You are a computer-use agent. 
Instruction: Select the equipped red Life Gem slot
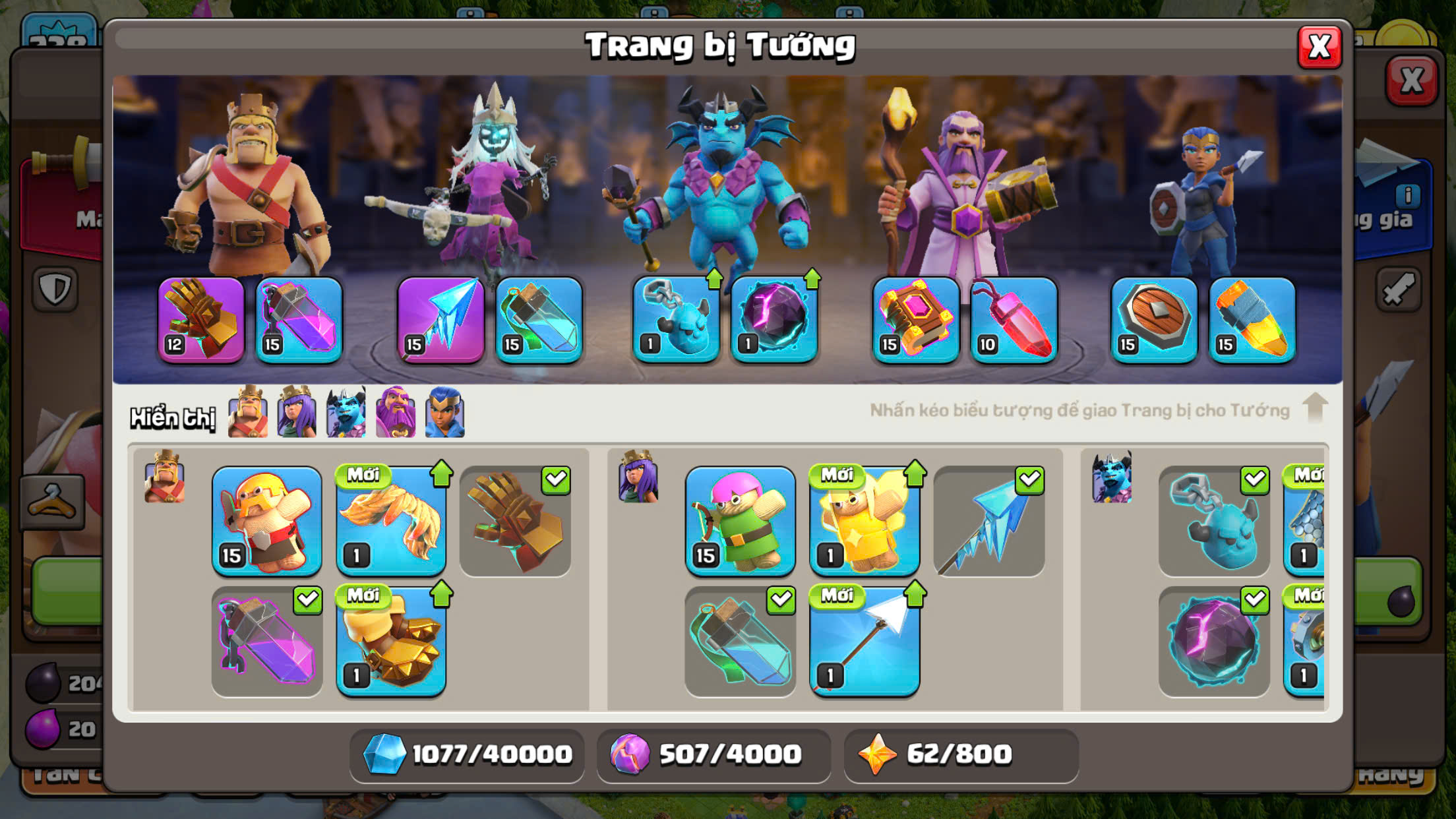coord(1014,320)
